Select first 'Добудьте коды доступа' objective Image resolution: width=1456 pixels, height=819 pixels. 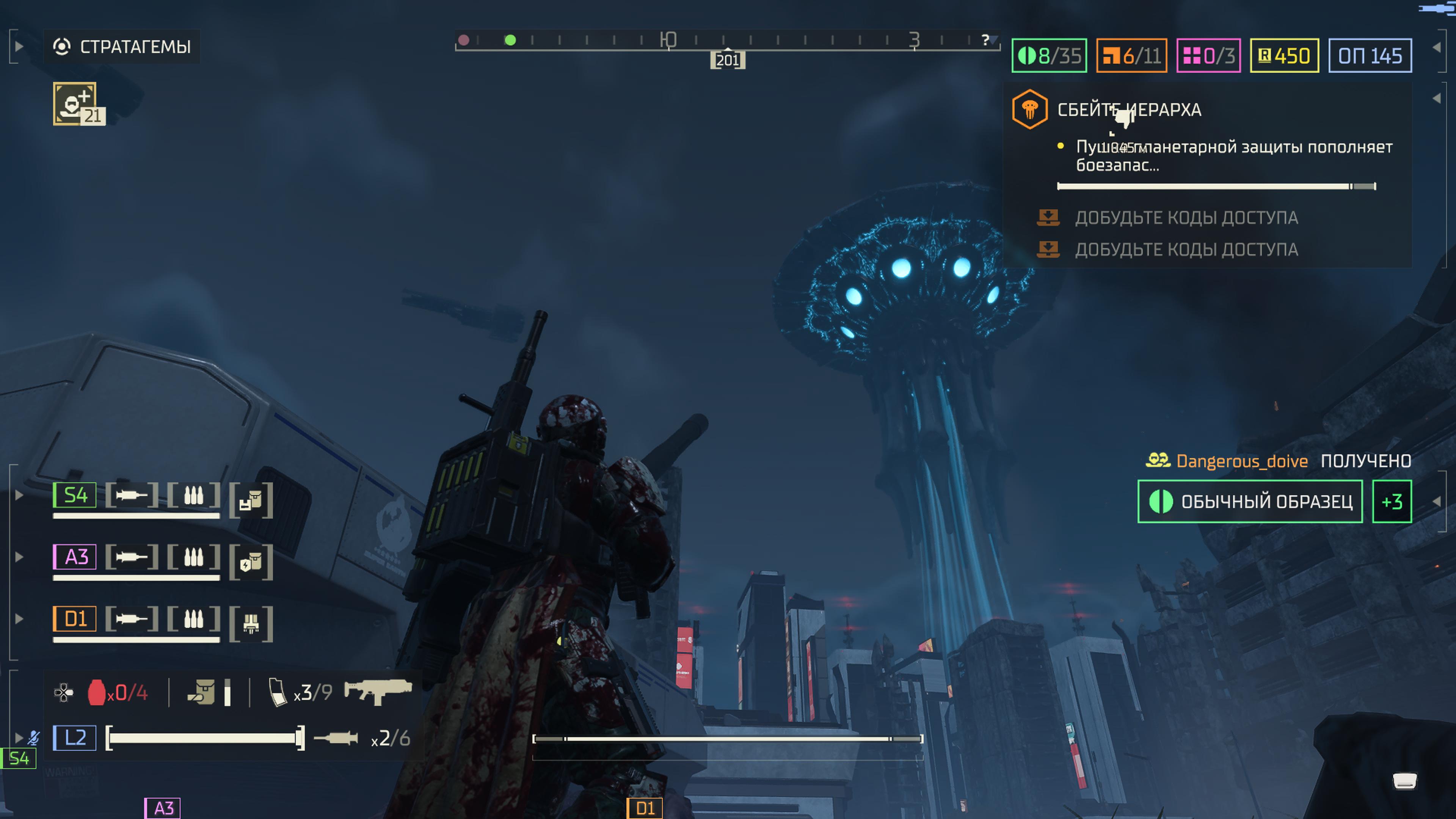coord(1186,218)
